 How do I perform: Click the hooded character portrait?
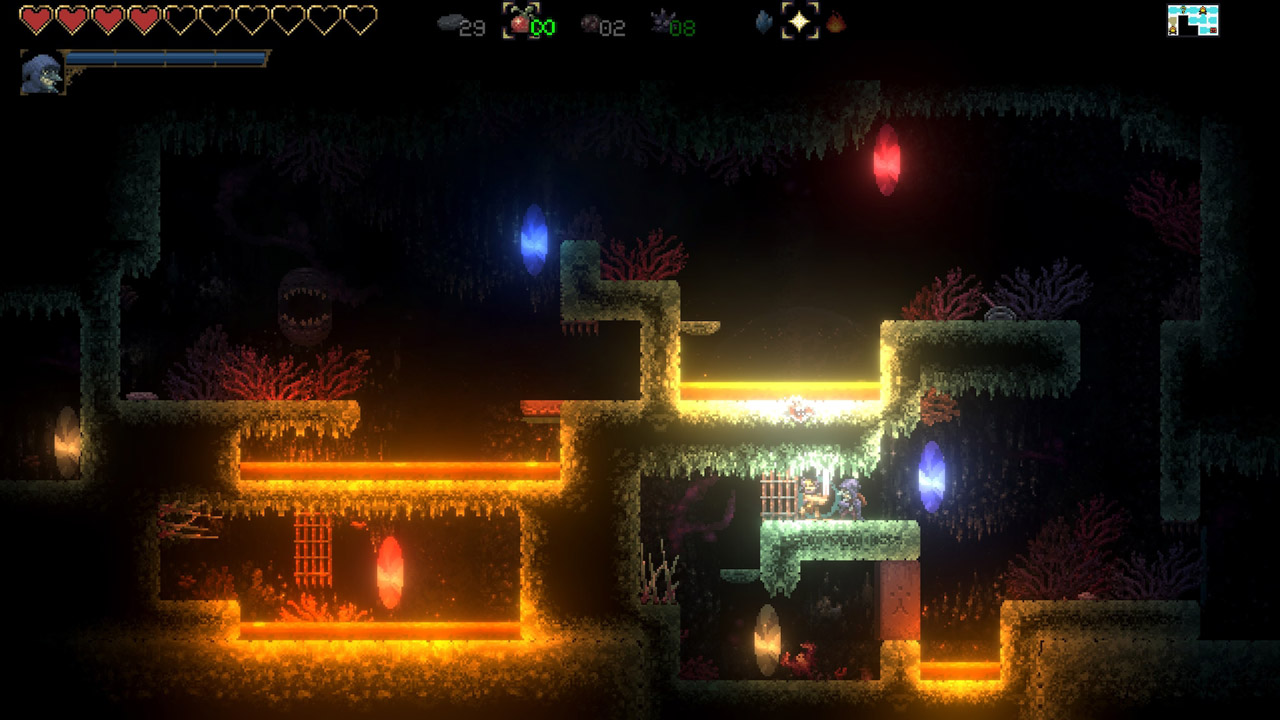tap(42, 73)
